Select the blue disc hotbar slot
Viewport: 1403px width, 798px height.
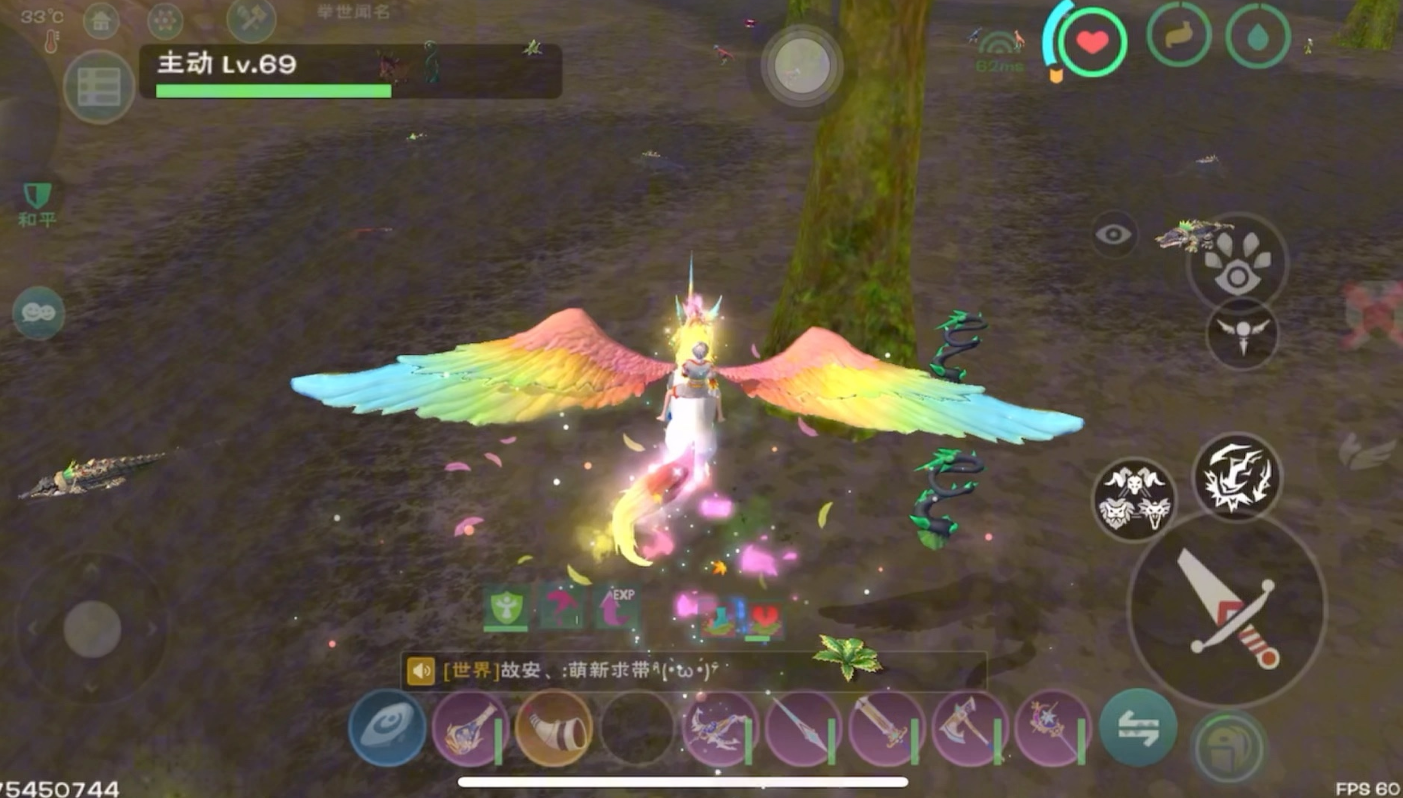[x=387, y=728]
